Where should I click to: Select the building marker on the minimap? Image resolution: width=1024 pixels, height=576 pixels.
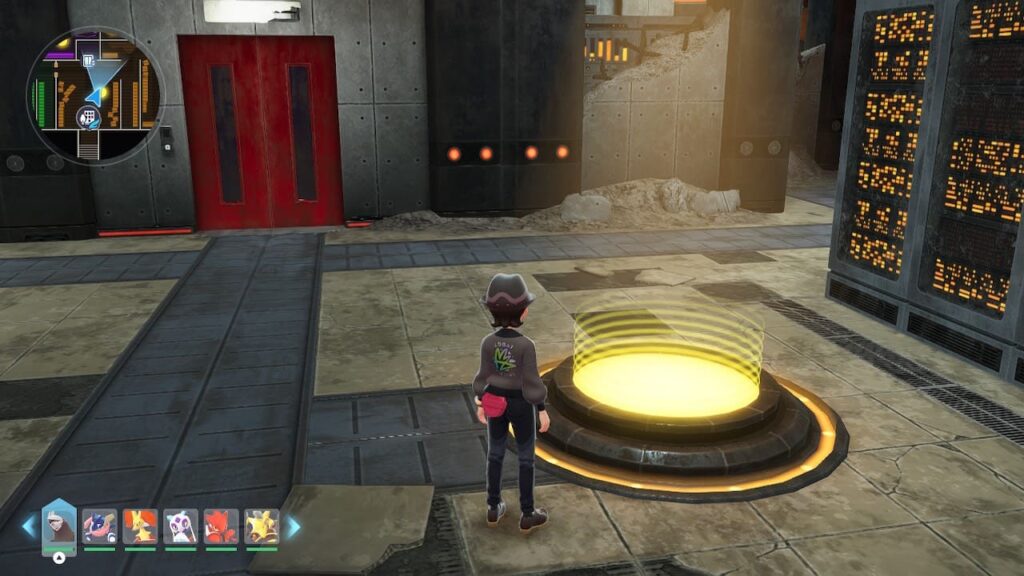pos(88,118)
